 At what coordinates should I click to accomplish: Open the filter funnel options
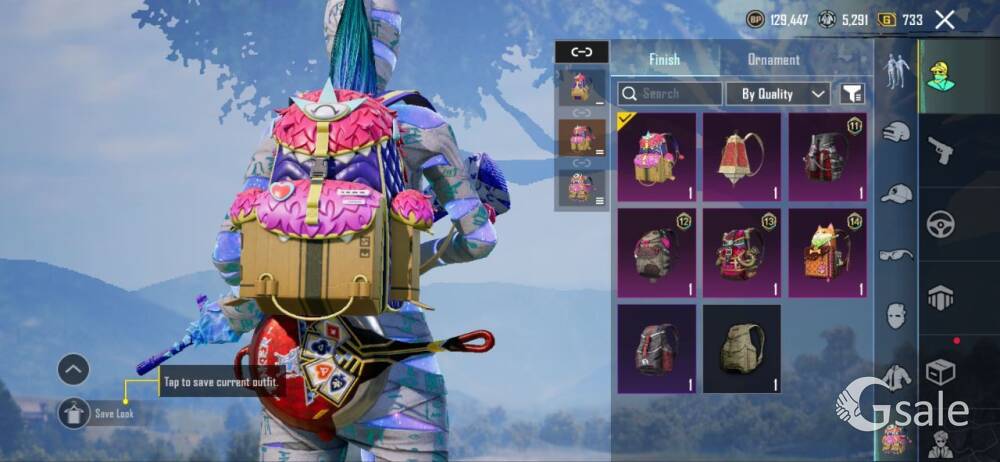pyautogui.click(x=851, y=94)
